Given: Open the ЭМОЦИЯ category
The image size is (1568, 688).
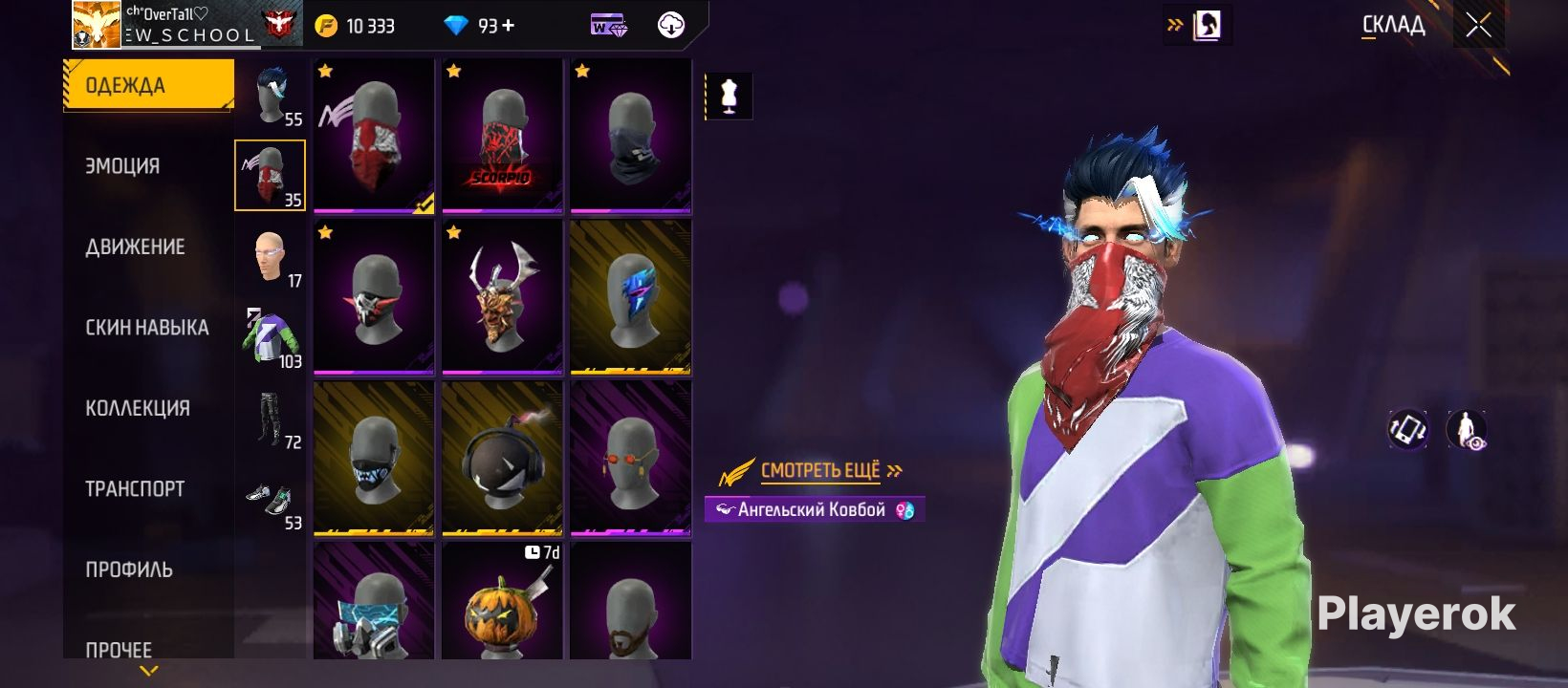Looking at the screenshot, I should (122, 166).
